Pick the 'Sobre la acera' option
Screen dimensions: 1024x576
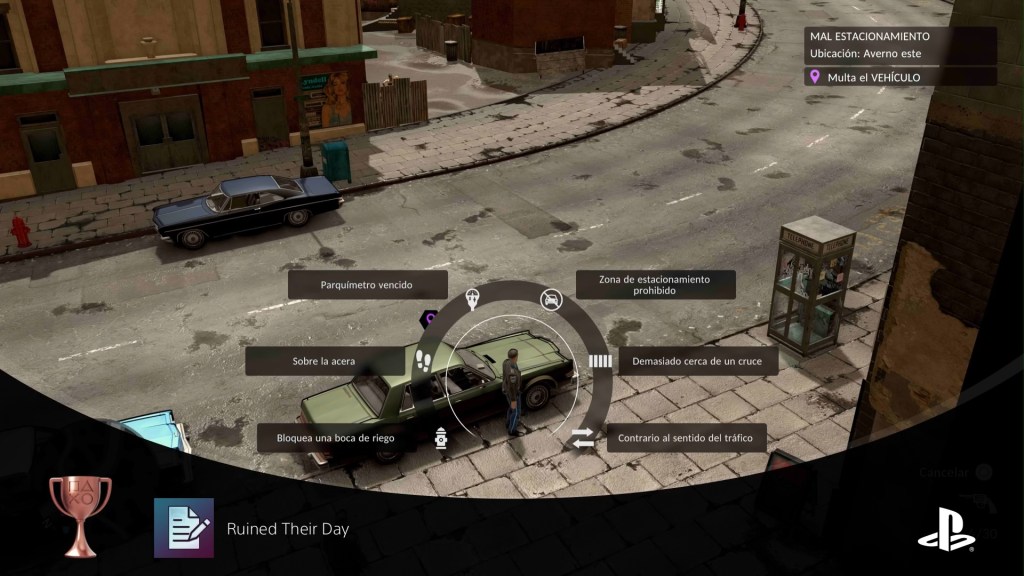click(324, 361)
